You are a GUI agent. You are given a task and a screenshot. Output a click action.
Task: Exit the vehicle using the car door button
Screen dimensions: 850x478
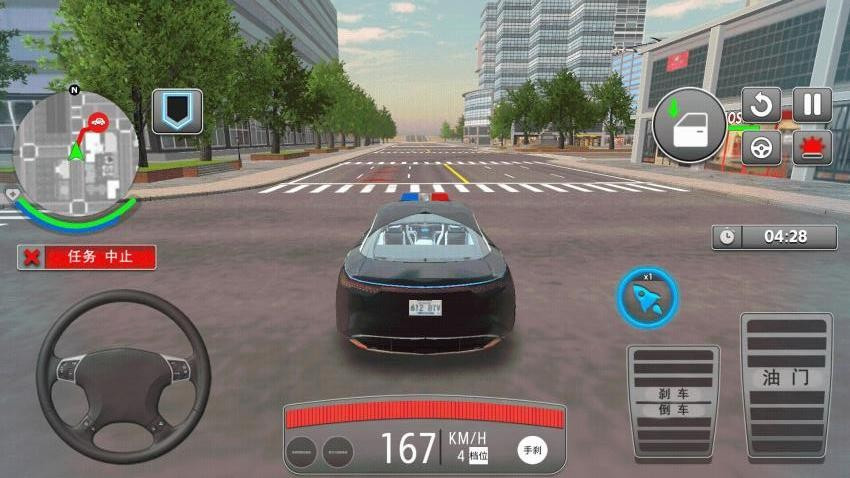pyautogui.click(x=690, y=126)
